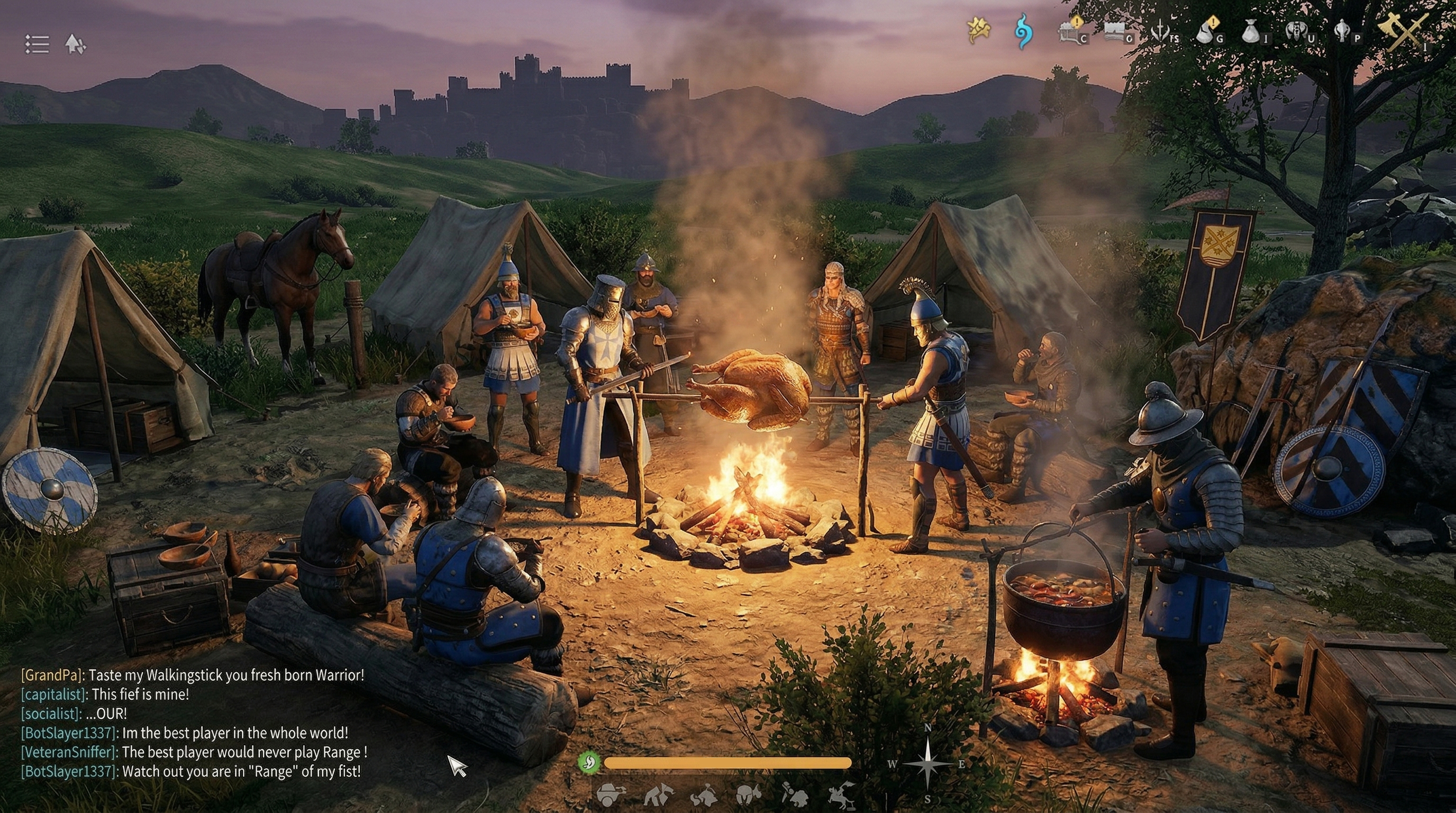Viewport: 1456px width, 813px height.
Task: Click the last chat message from BotSlayer1337
Action: click(190, 771)
